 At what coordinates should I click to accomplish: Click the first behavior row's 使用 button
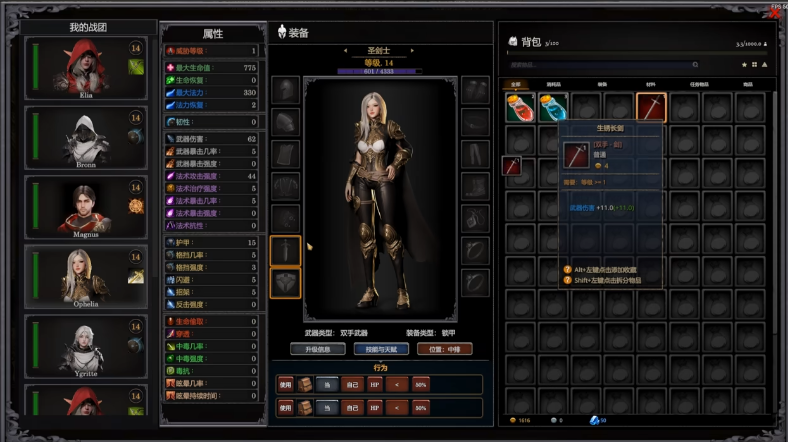tap(286, 384)
